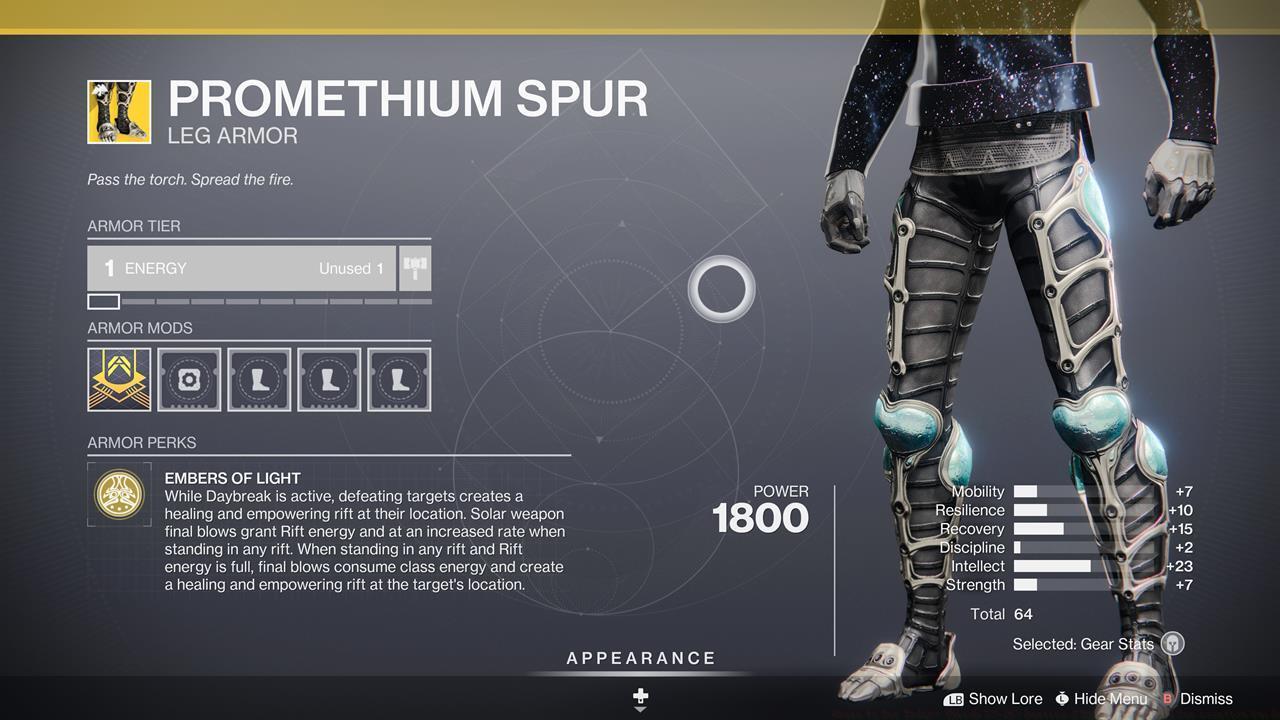This screenshot has height=720, width=1280.
Task: Toggle the Selected: Gear Stats view
Action: pos(1085,644)
